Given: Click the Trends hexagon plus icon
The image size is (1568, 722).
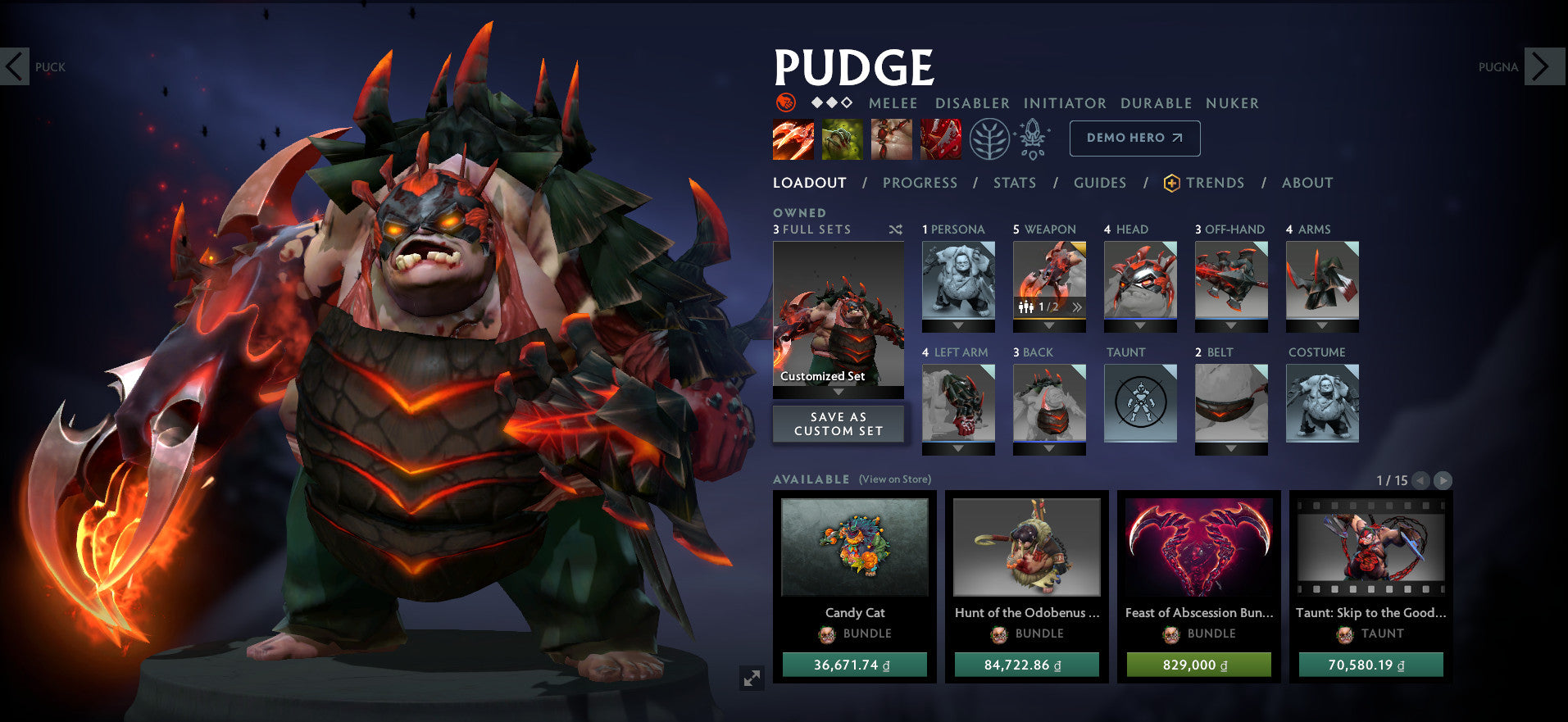Looking at the screenshot, I should coord(1170,183).
